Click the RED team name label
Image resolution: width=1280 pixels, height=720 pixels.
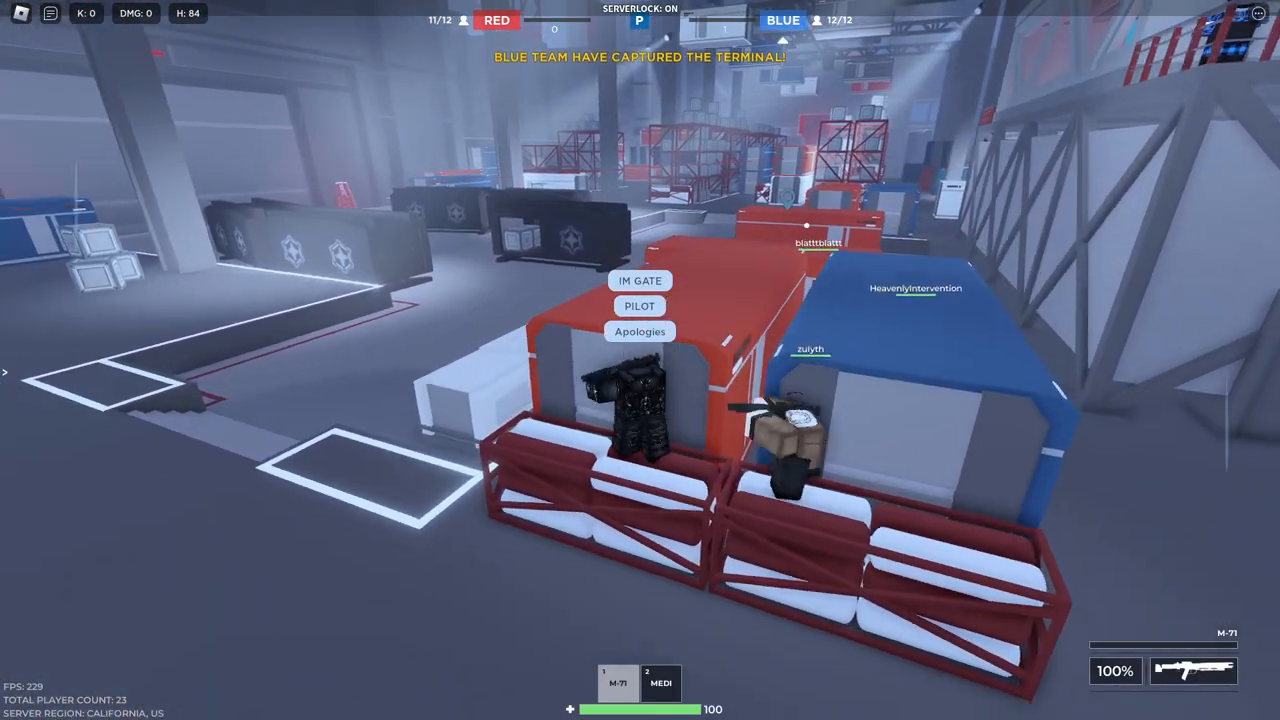496,20
